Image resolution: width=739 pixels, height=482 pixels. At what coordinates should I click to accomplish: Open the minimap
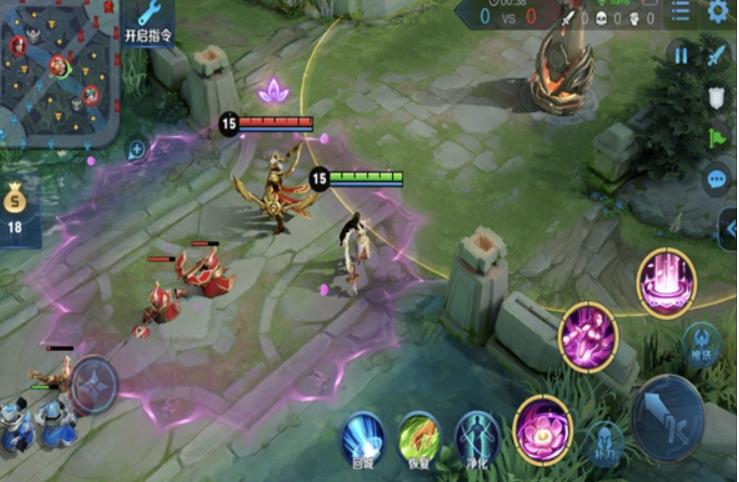click(x=58, y=72)
